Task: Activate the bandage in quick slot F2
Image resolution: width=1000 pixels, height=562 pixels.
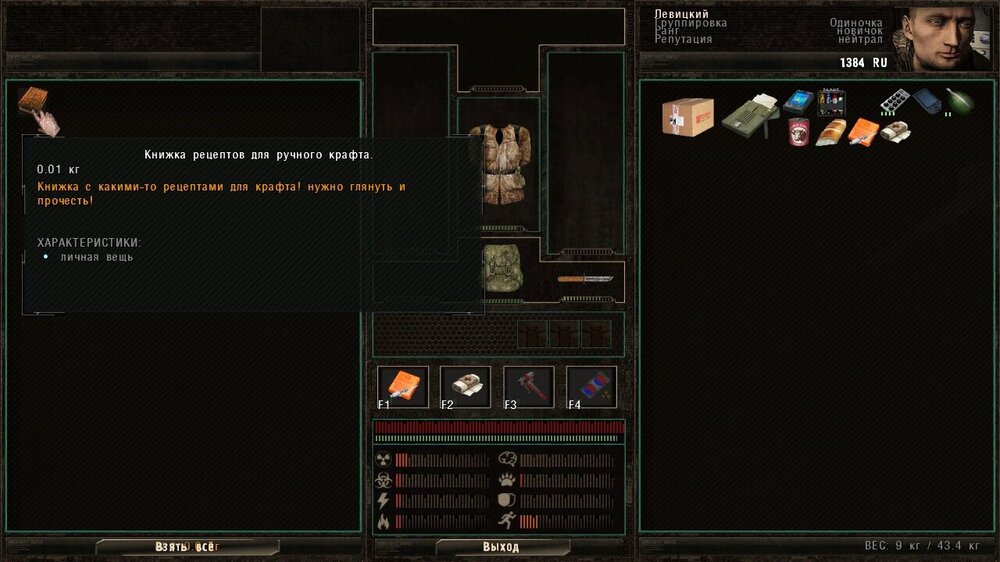Action: click(x=466, y=387)
